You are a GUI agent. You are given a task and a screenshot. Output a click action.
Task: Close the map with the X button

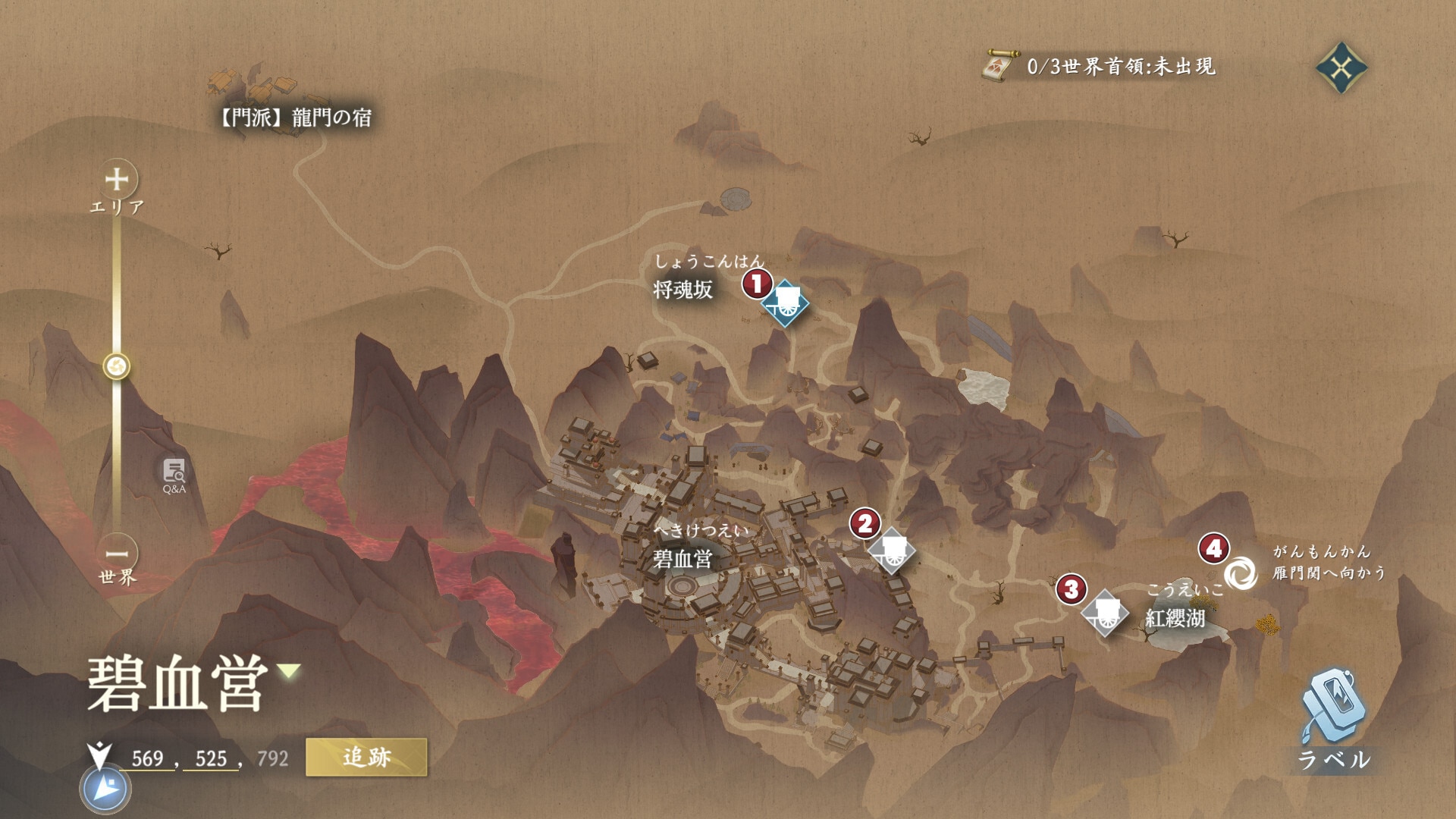tap(1341, 68)
